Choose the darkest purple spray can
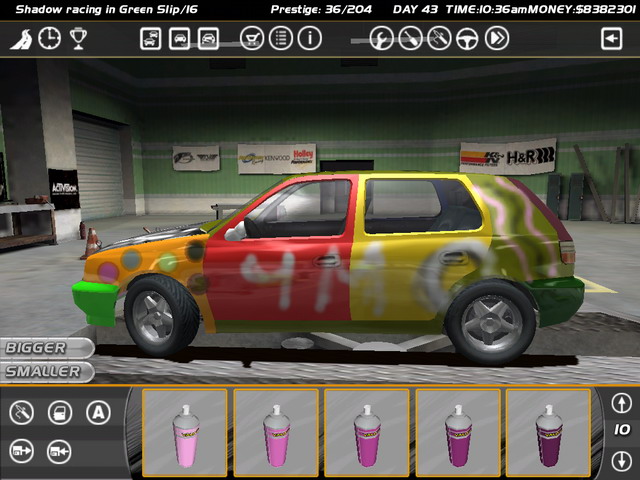 coord(548,433)
